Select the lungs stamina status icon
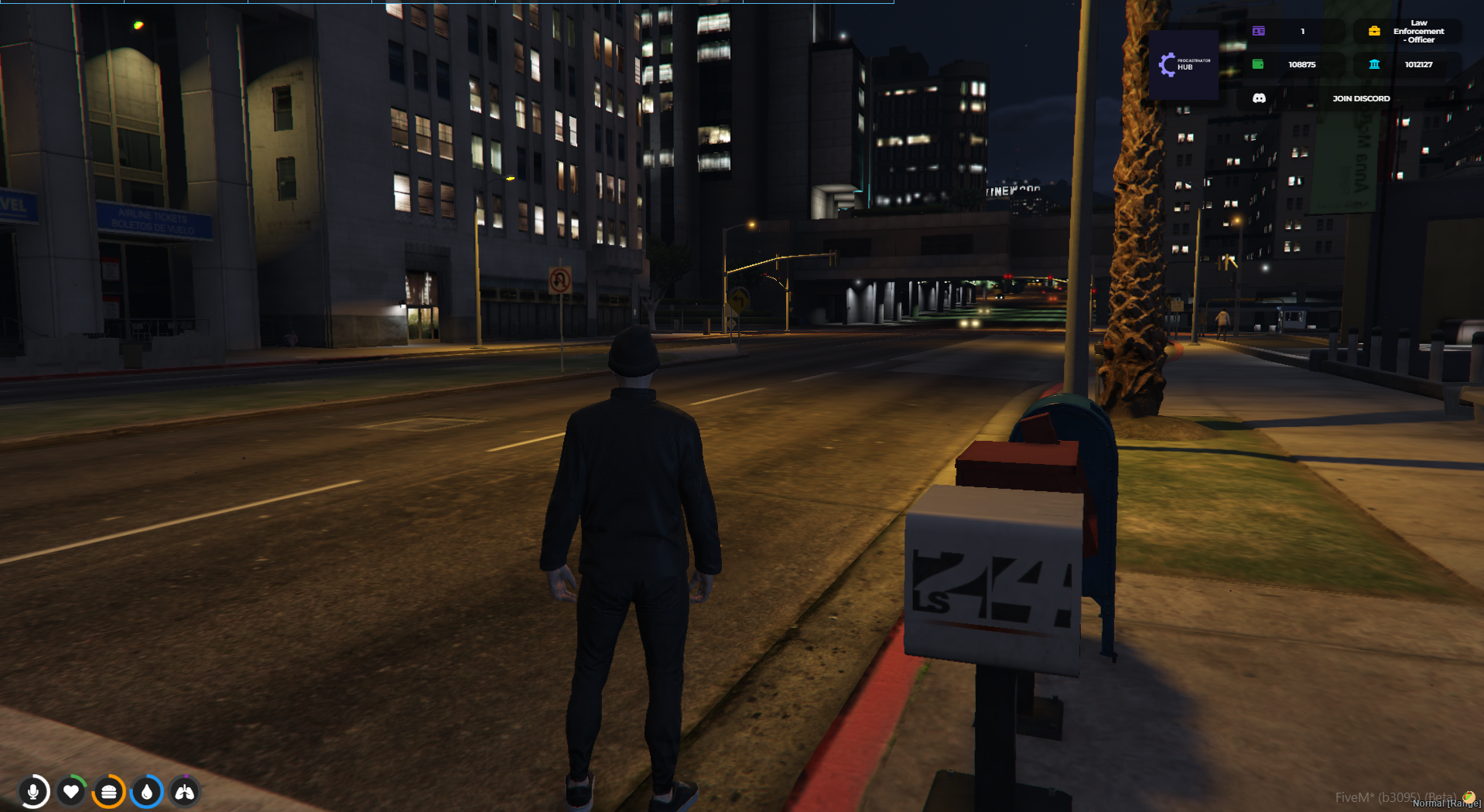The height and width of the screenshot is (812, 1484). [184, 792]
